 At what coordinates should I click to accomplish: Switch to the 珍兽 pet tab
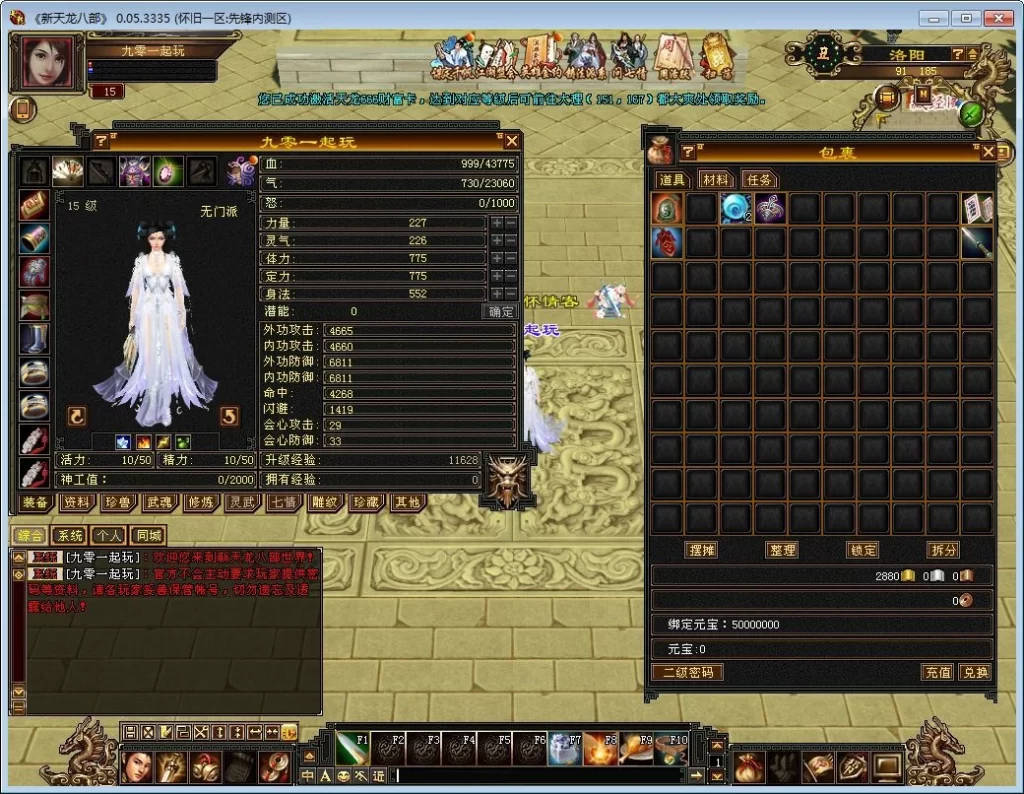click(117, 503)
